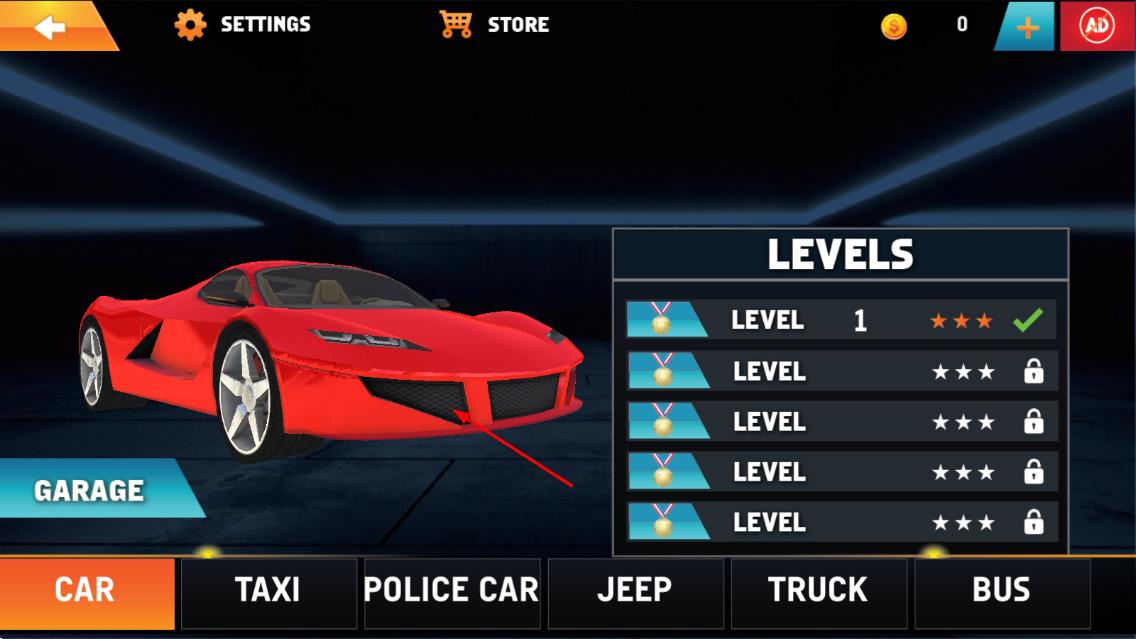1136x639 pixels.
Task: Open the Garage
Action: pos(90,490)
